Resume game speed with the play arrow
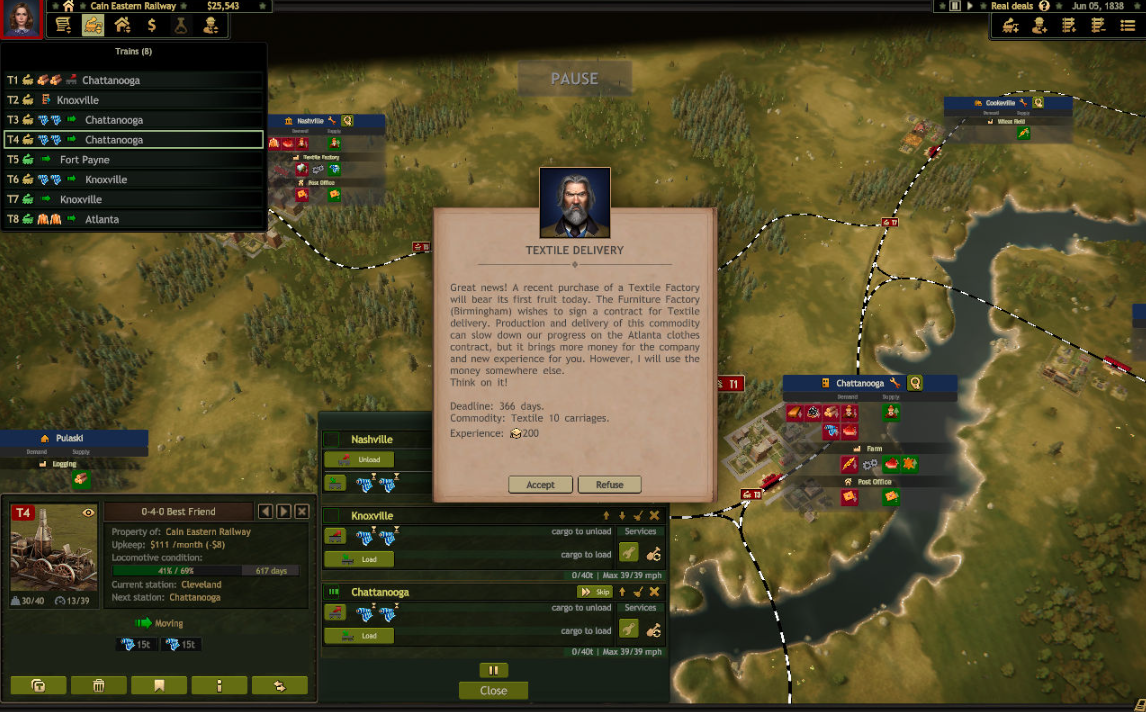The width and height of the screenshot is (1146, 712). (969, 6)
